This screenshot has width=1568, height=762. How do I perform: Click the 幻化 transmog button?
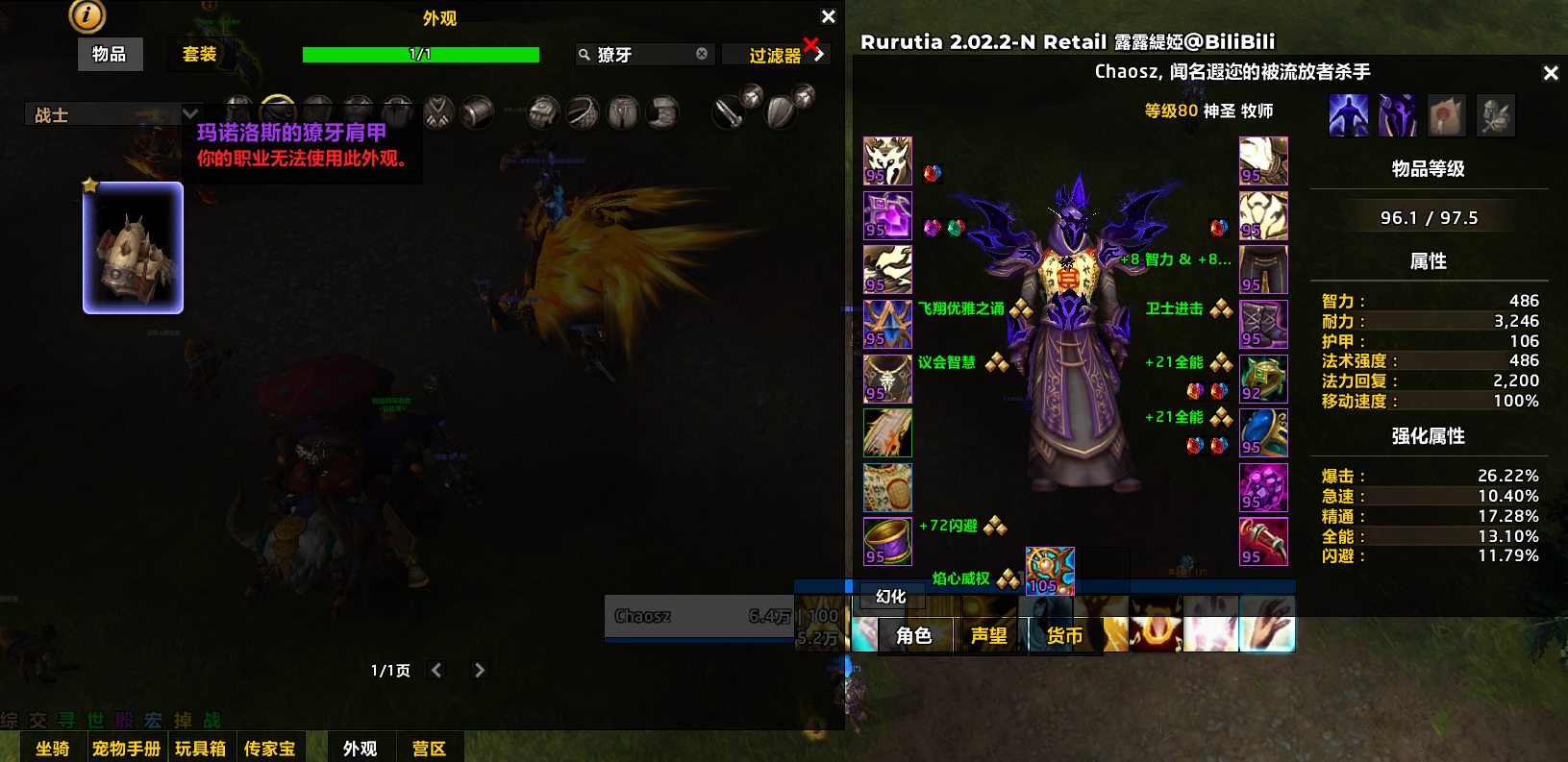click(x=891, y=597)
